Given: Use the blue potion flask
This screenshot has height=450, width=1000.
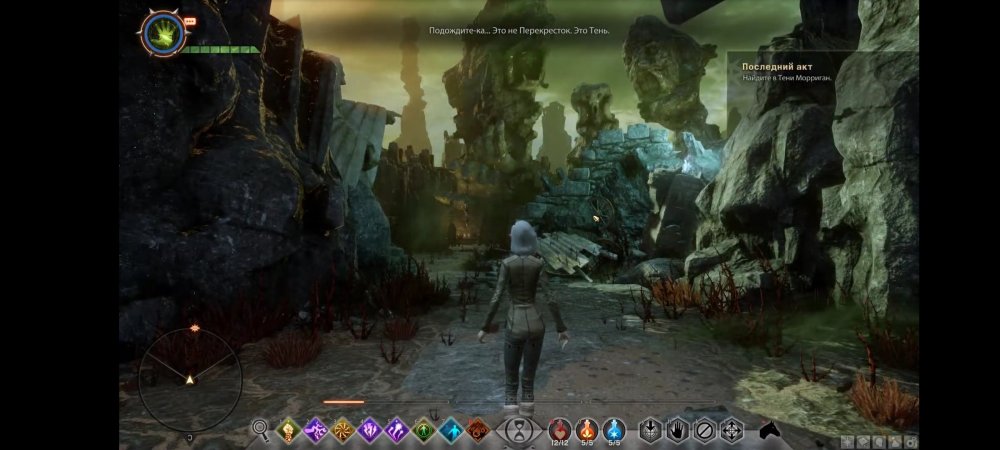Looking at the screenshot, I should (x=614, y=429).
